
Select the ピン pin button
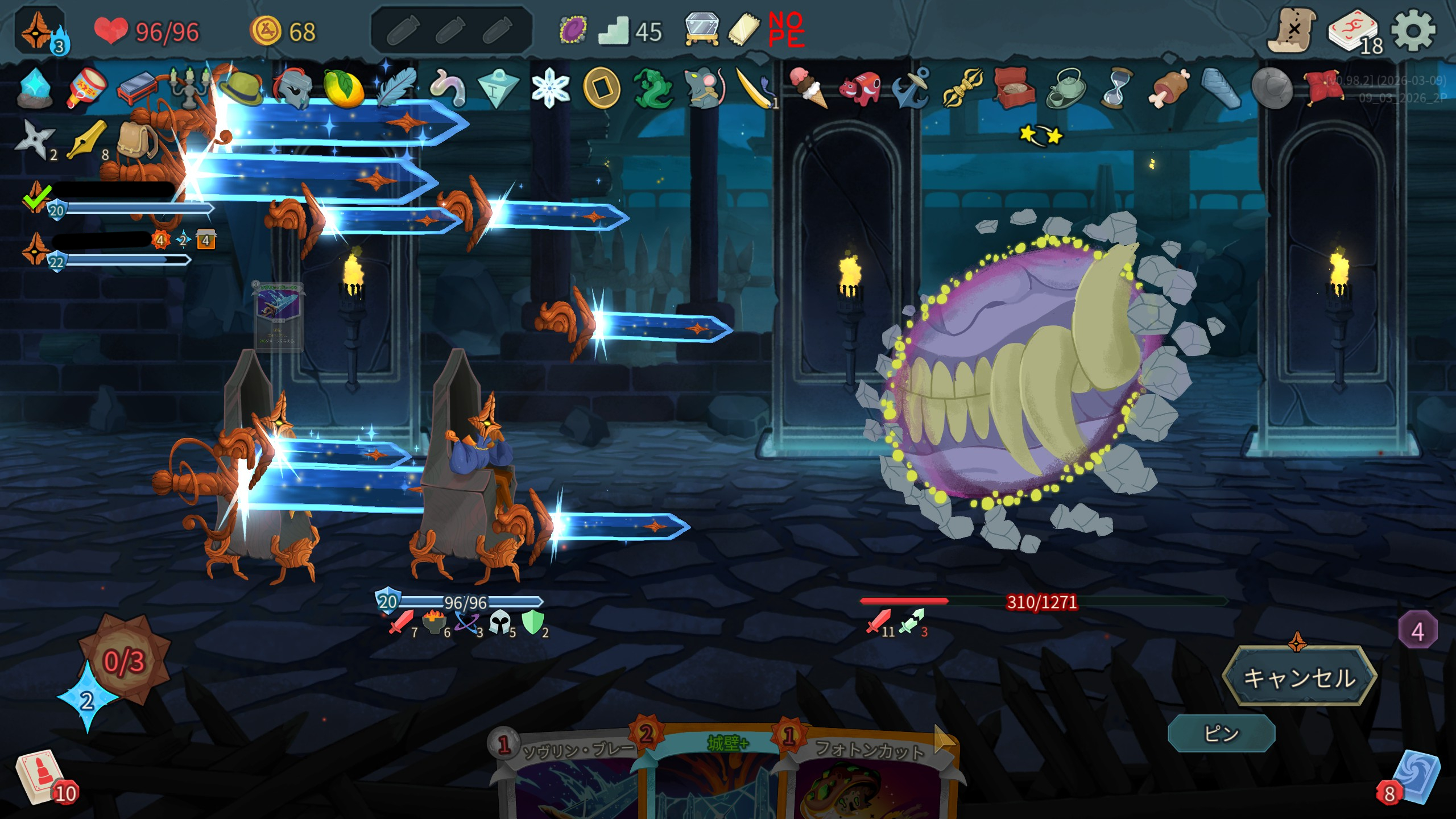[1221, 734]
